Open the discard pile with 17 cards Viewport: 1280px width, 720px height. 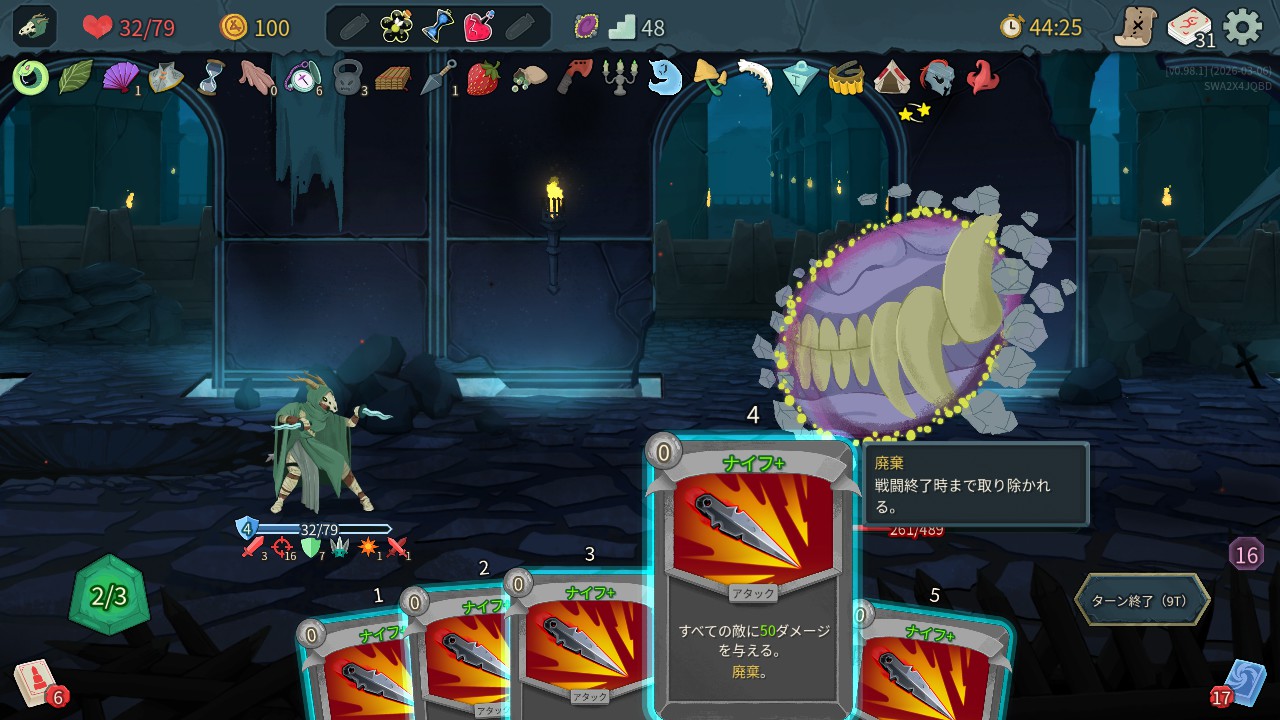[x=1245, y=683]
